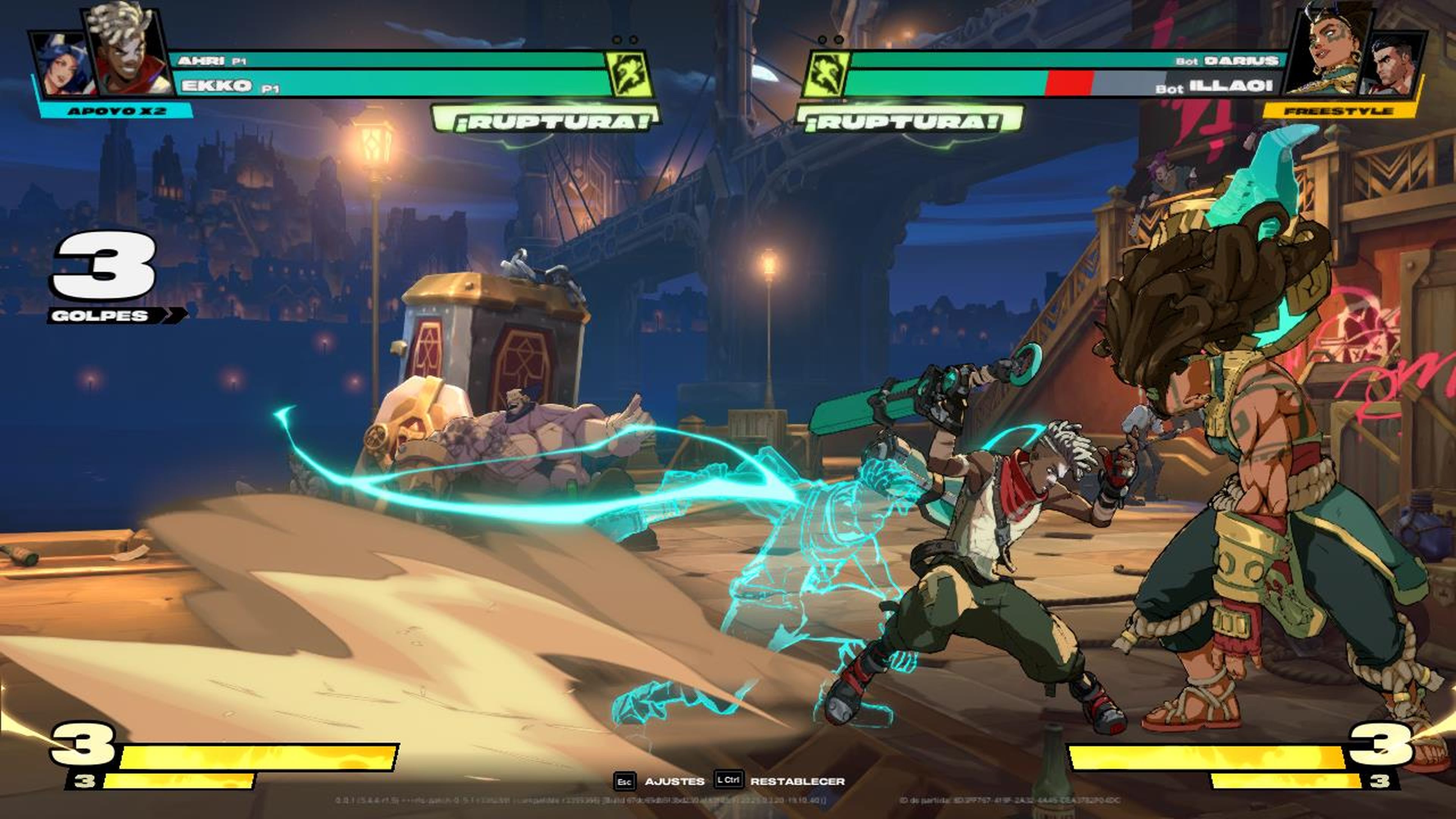Select the Freestyle fuse label
This screenshot has width=1456, height=819.
(1338, 111)
